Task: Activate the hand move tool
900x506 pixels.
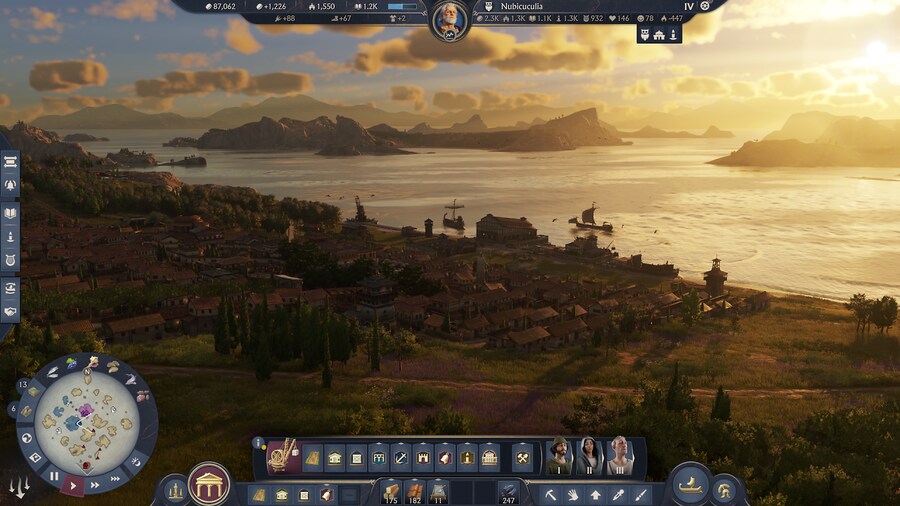Action: point(573,494)
